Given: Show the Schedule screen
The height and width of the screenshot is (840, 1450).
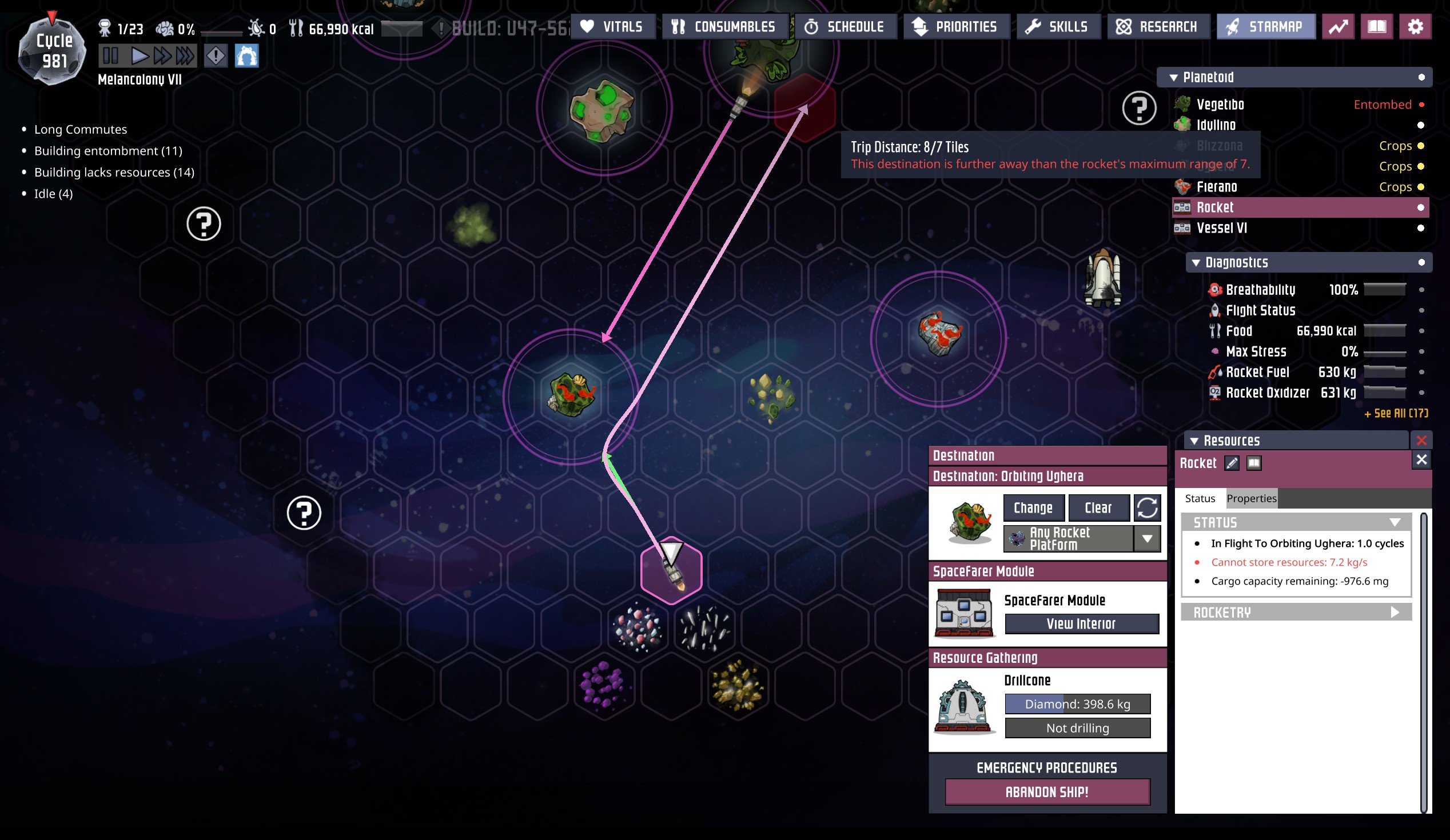Looking at the screenshot, I should [x=844, y=26].
